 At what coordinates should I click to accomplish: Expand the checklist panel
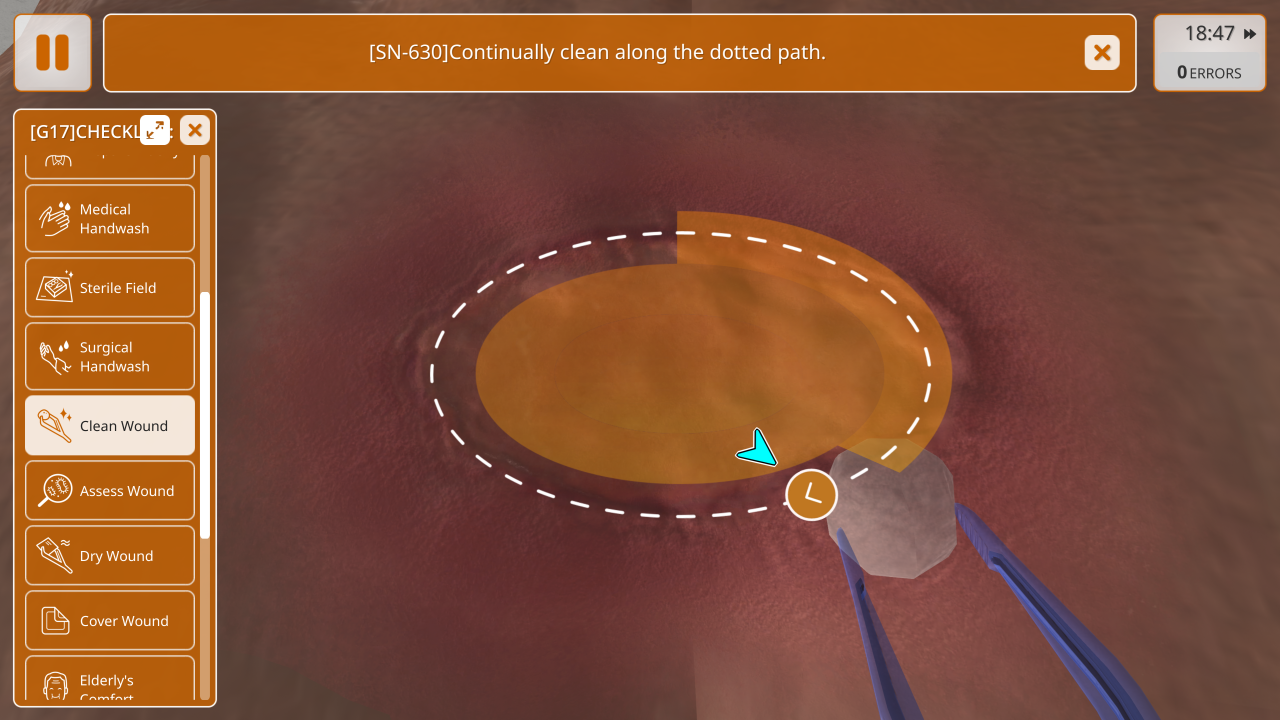click(x=155, y=130)
